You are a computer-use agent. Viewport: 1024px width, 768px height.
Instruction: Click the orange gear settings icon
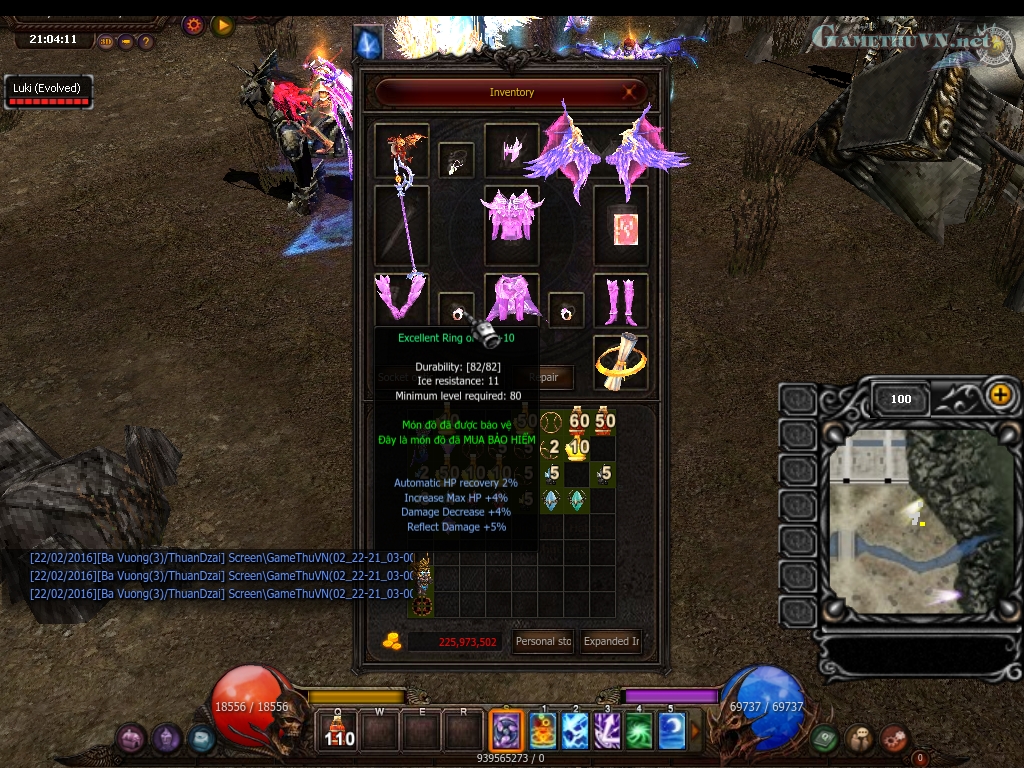pyautogui.click(x=194, y=25)
